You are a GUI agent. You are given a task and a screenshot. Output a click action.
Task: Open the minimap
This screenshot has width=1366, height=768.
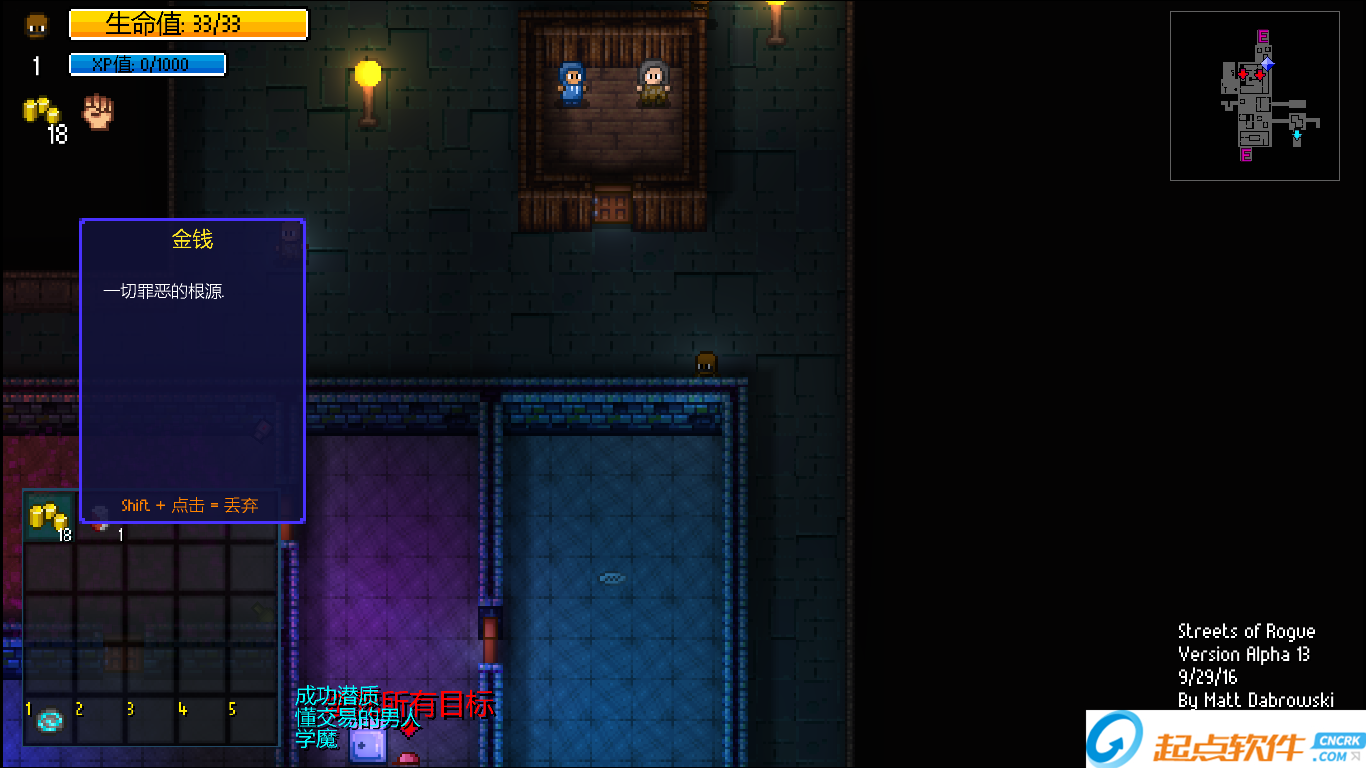[x=1254, y=96]
